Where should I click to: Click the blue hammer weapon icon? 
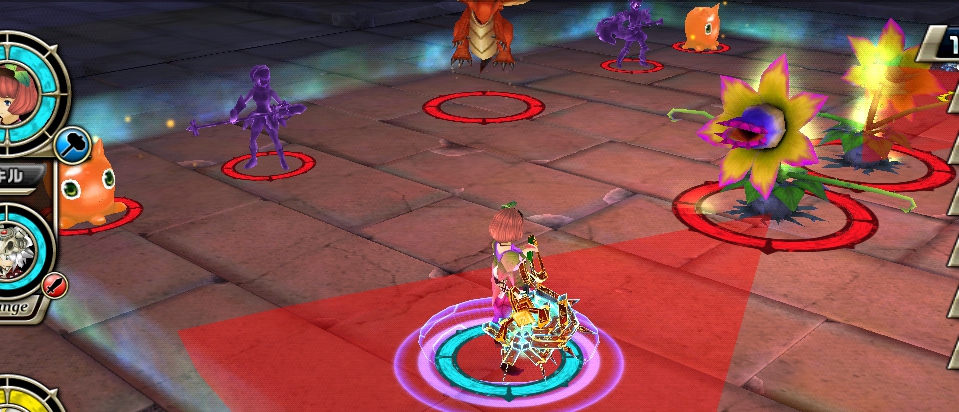coord(72,144)
